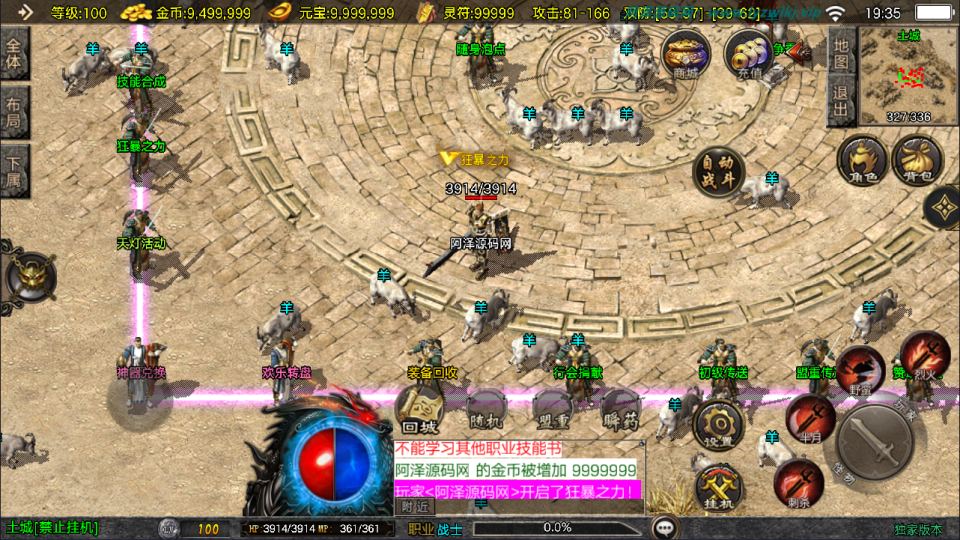Open the 充值 recharge coins icon

click(748, 53)
